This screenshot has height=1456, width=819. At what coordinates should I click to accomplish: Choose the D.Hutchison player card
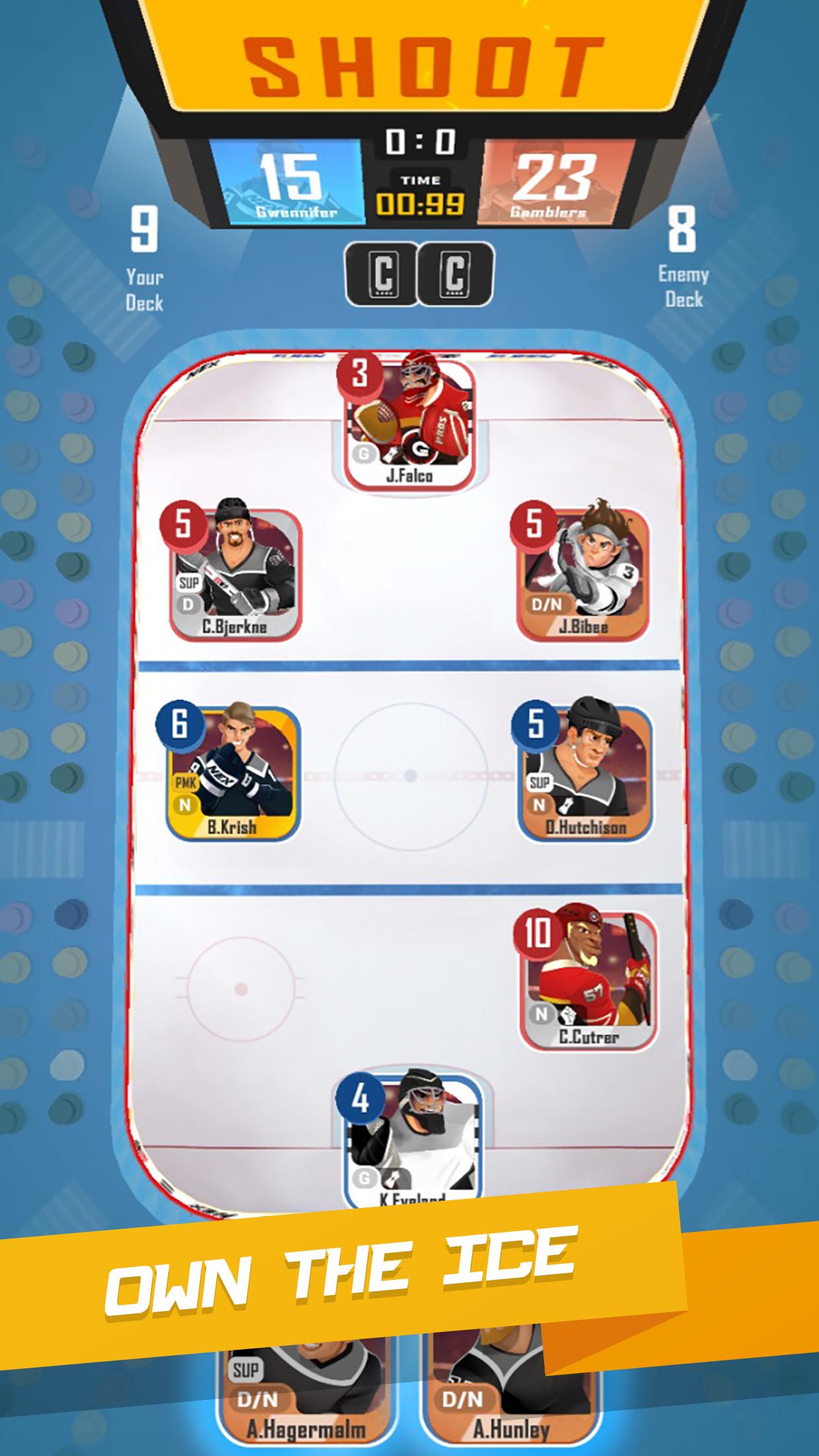point(586,774)
